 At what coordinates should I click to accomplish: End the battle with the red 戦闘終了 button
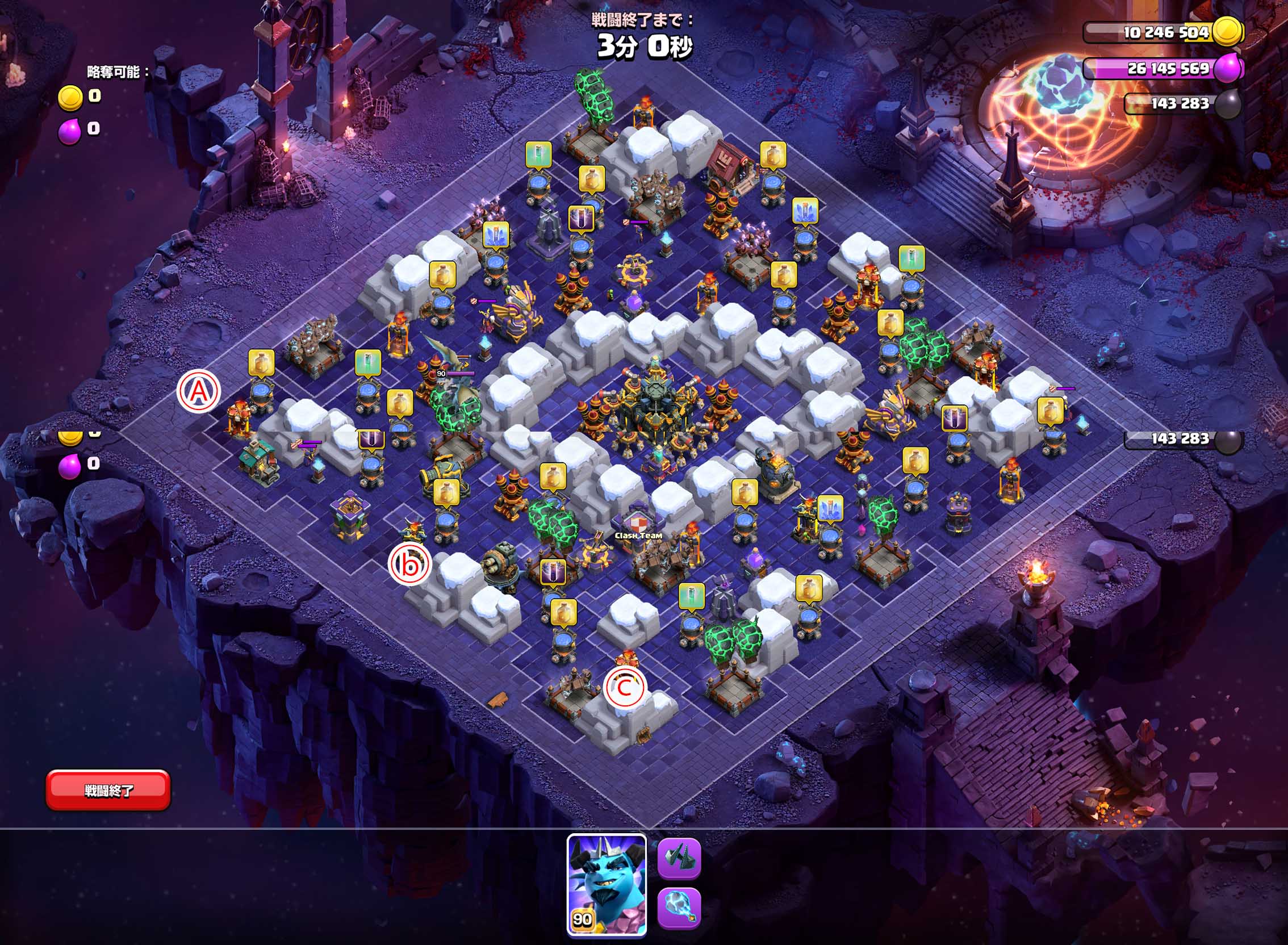108,790
